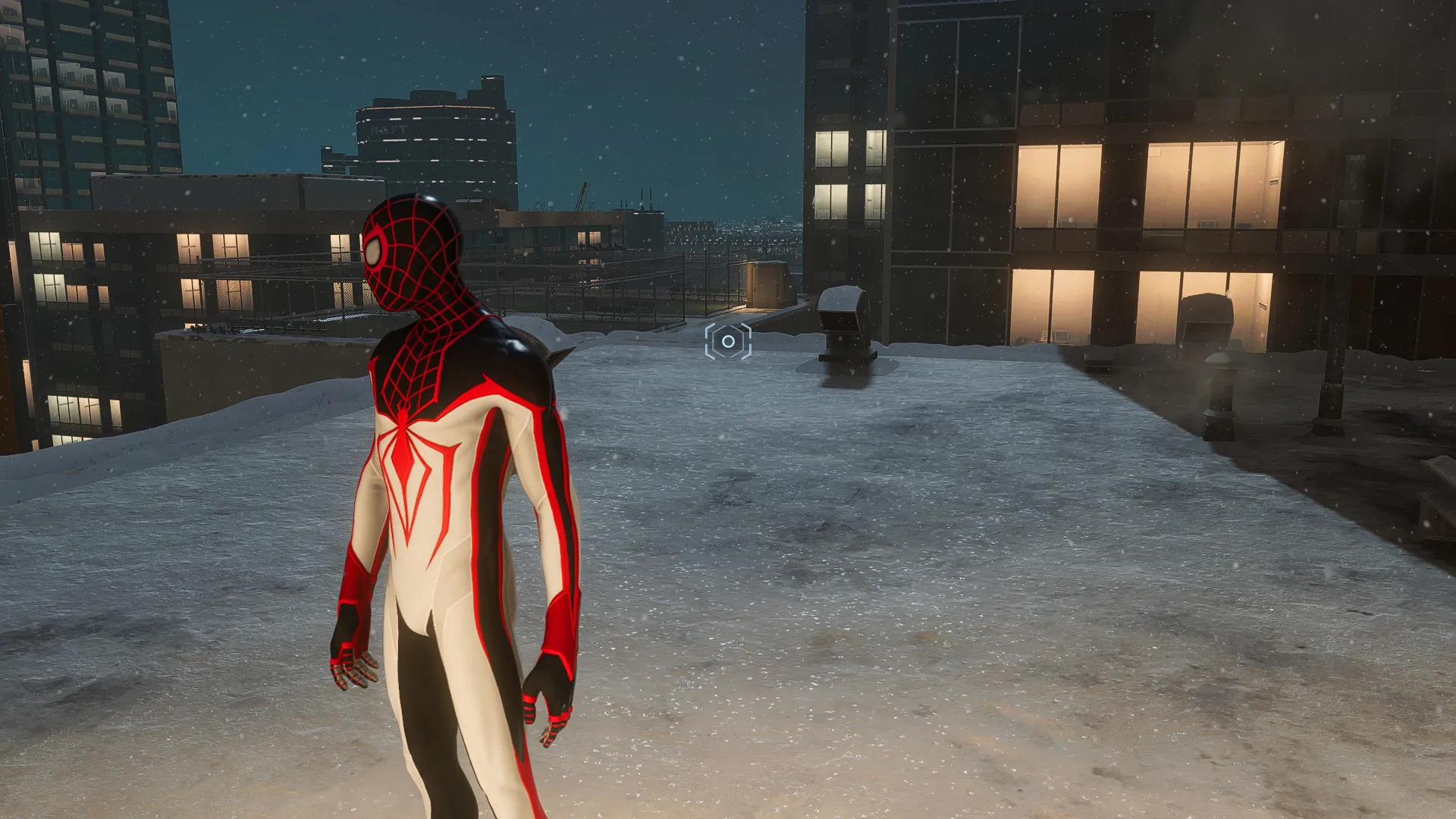This screenshot has height=819, width=1456.
Task: Click the camera focus reticle icon
Action: coord(728,341)
